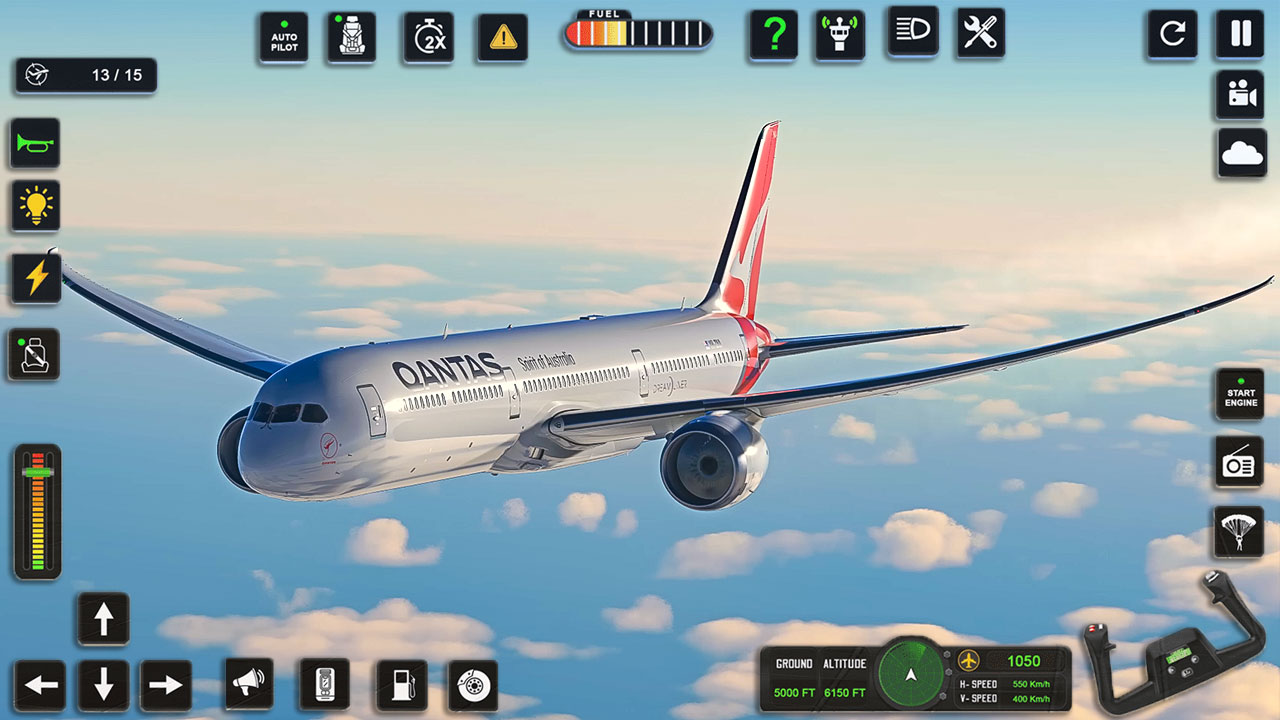This screenshot has height=720, width=1280.
Task: Restart the current flight
Action: point(1171,35)
